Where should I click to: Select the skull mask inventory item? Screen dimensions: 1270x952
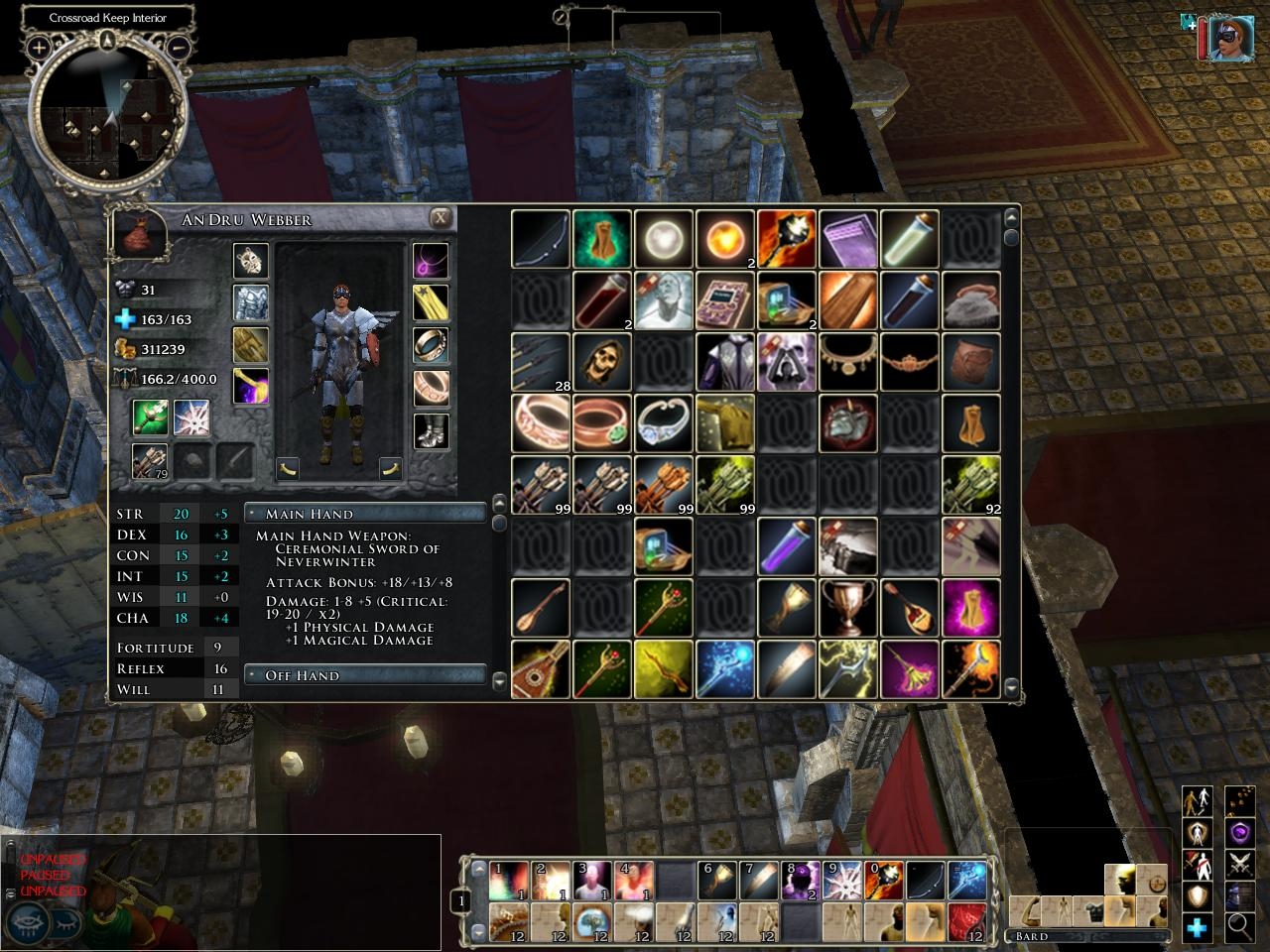[x=602, y=362]
